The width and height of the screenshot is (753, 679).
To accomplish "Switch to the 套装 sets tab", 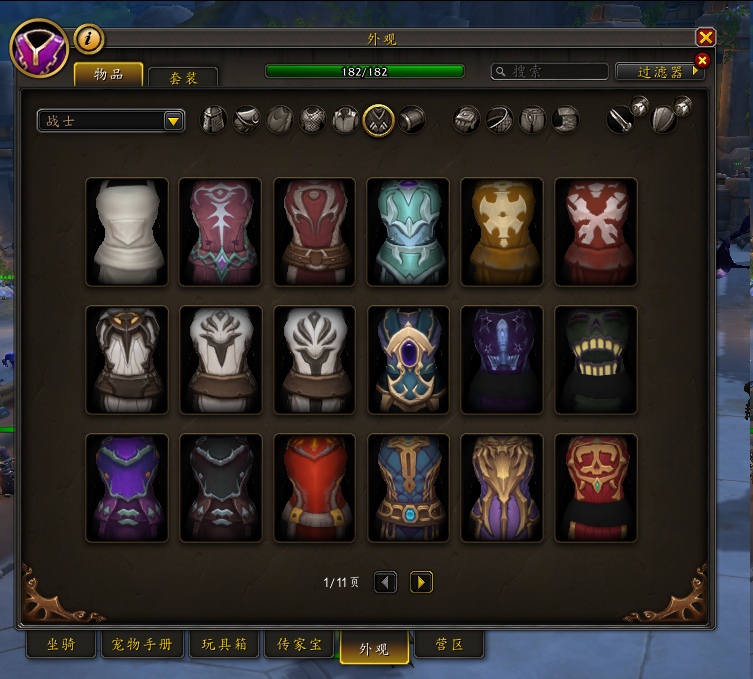I will (182, 76).
